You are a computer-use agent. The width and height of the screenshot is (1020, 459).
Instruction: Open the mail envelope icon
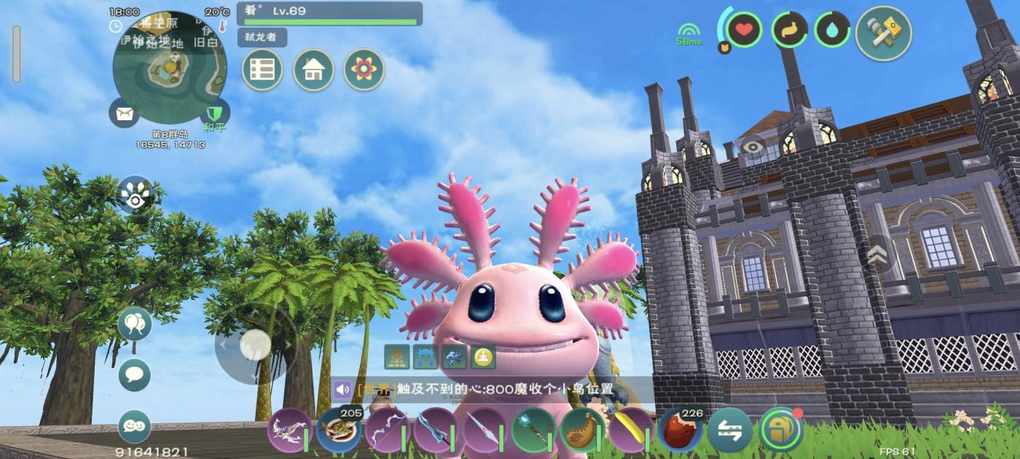click(124, 114)
